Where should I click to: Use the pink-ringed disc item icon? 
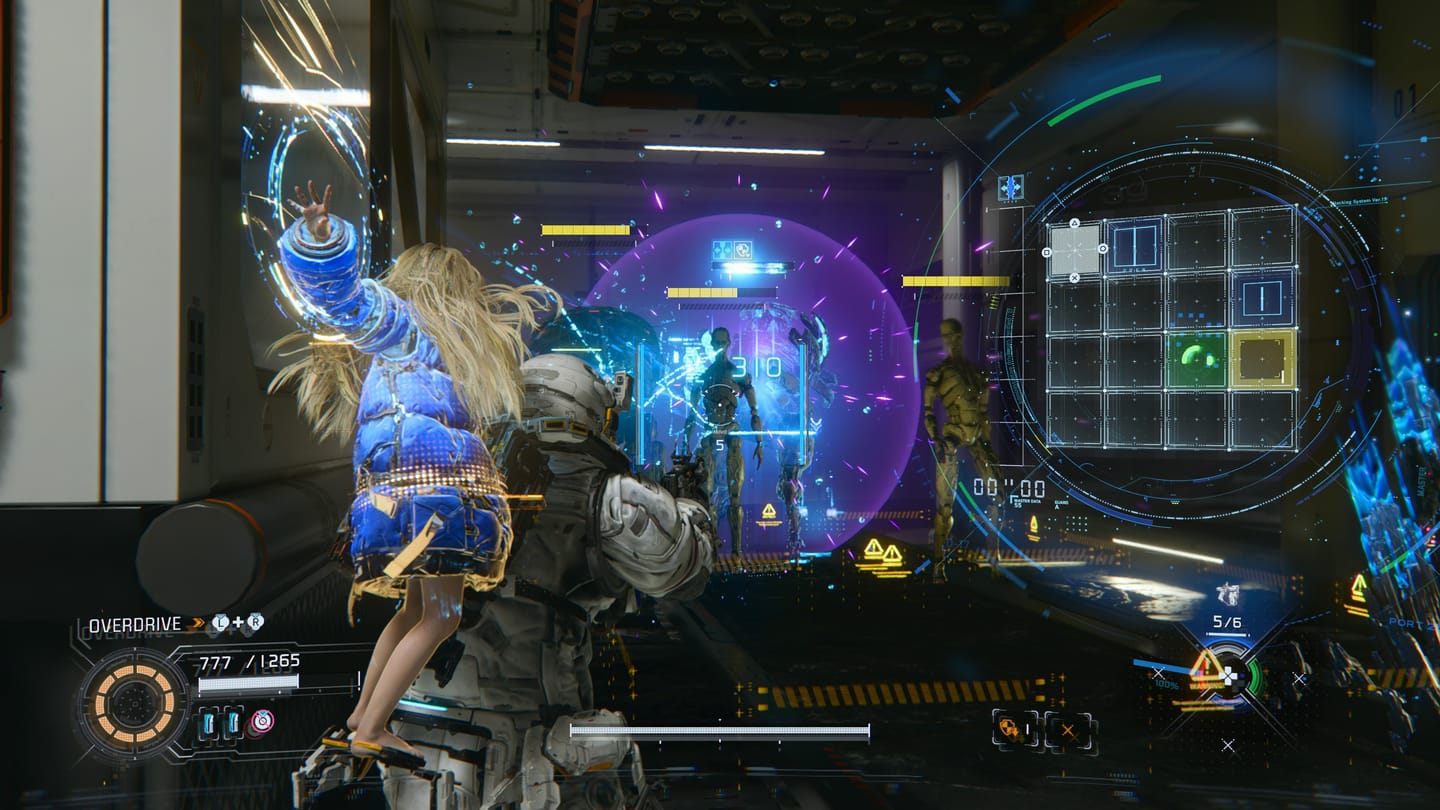tap(261, 722)
